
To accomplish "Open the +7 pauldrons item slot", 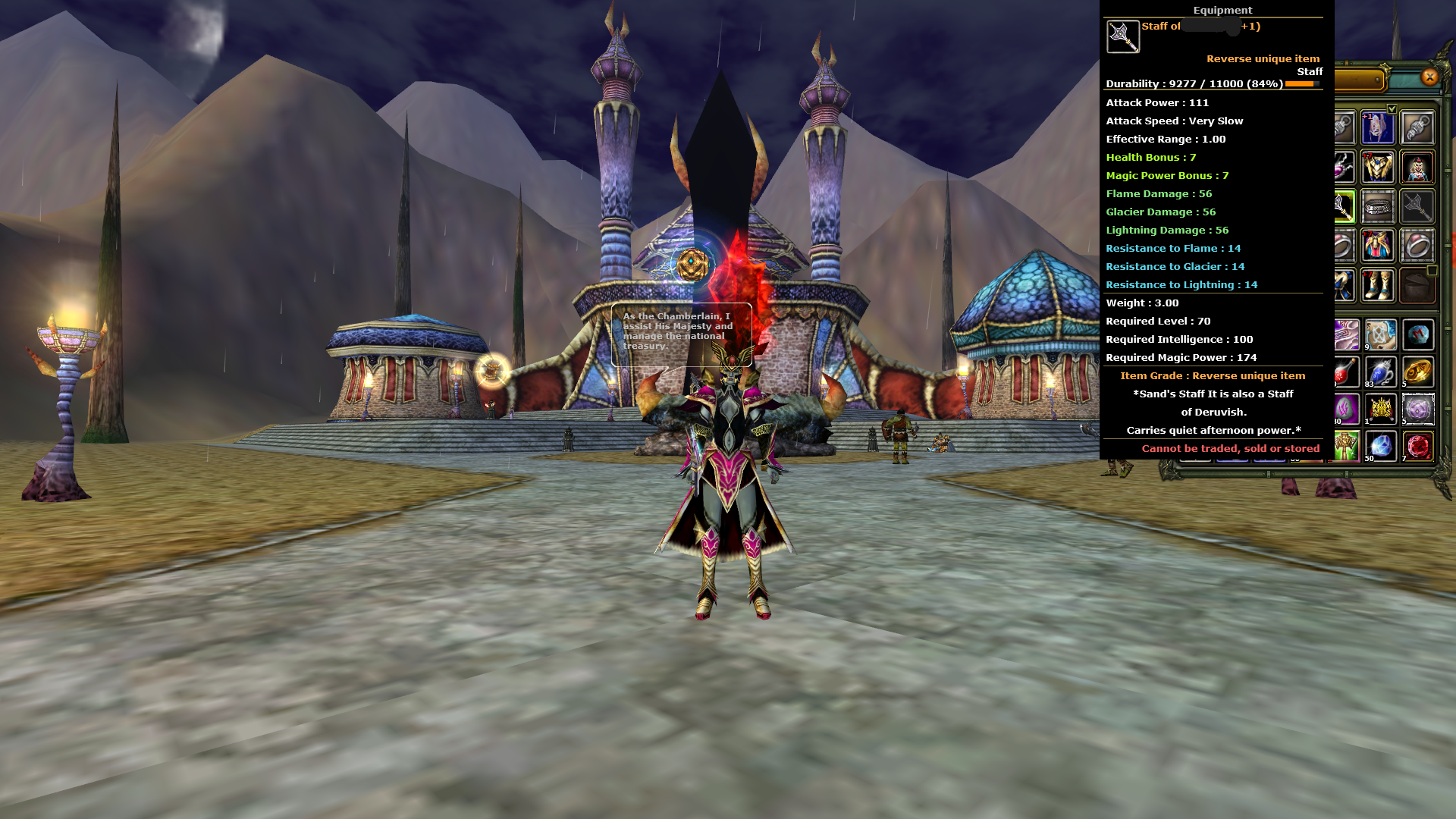I will coord(1379,245).
